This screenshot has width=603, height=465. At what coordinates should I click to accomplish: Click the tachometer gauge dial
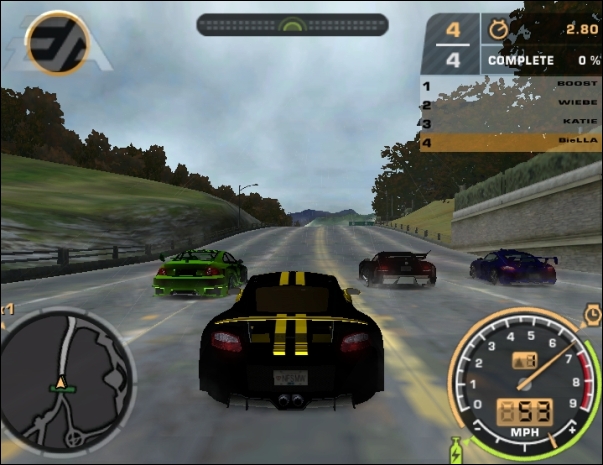[x=520, y=378]
